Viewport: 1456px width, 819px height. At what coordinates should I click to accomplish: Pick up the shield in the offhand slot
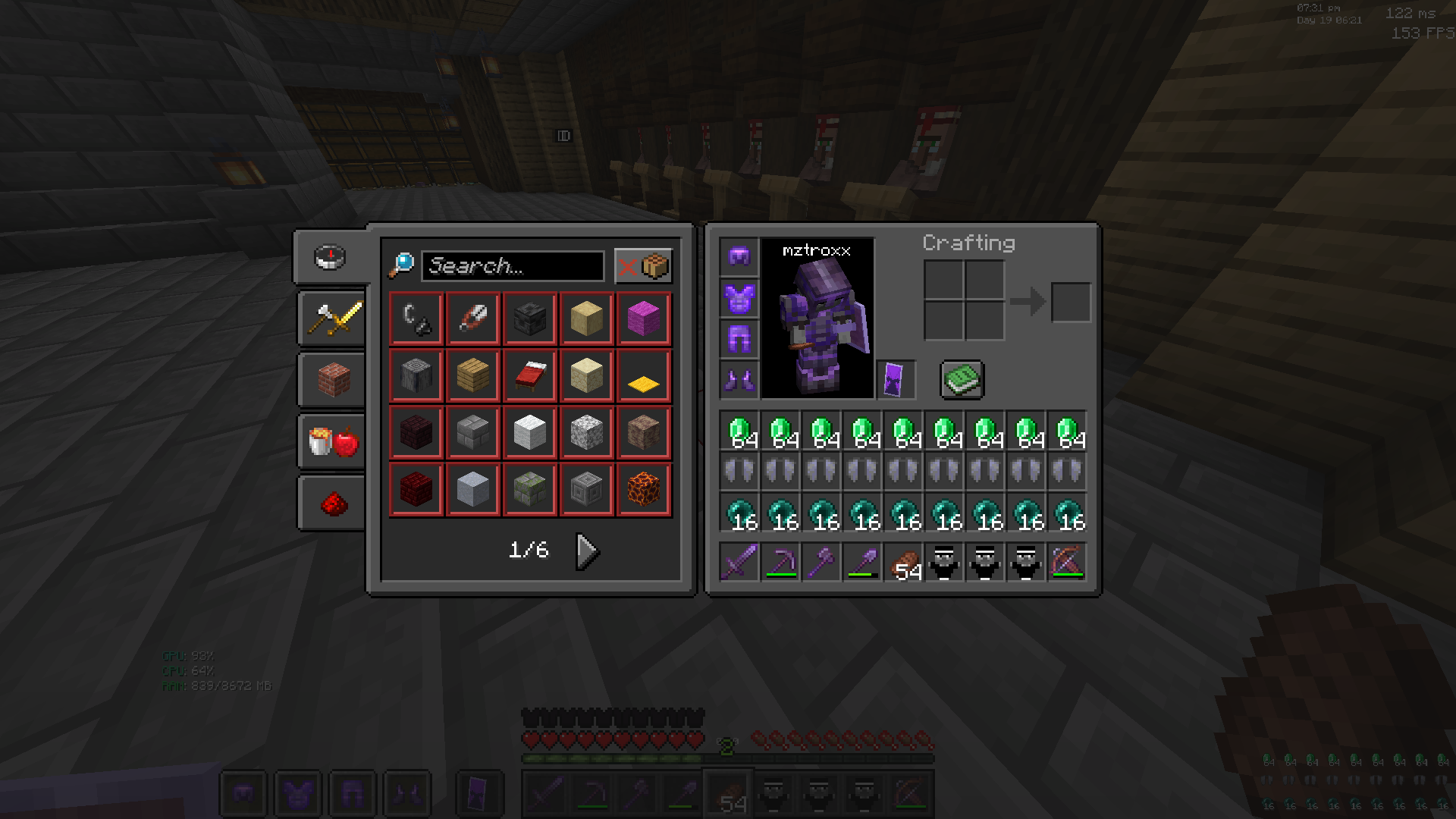pos(896,379)
